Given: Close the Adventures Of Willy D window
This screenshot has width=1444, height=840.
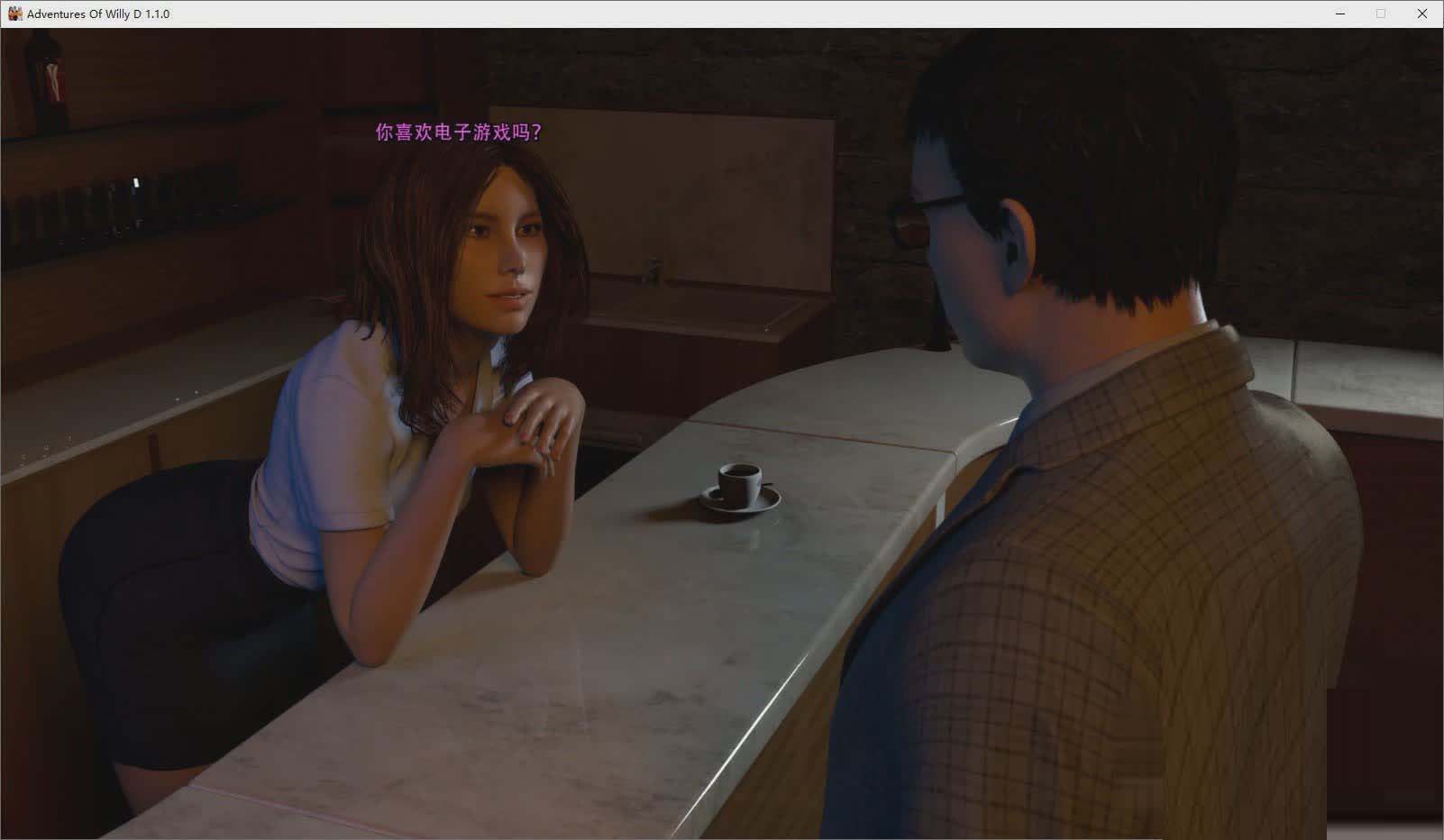Looking at the screenshot, I should [x=1422, y=14].
